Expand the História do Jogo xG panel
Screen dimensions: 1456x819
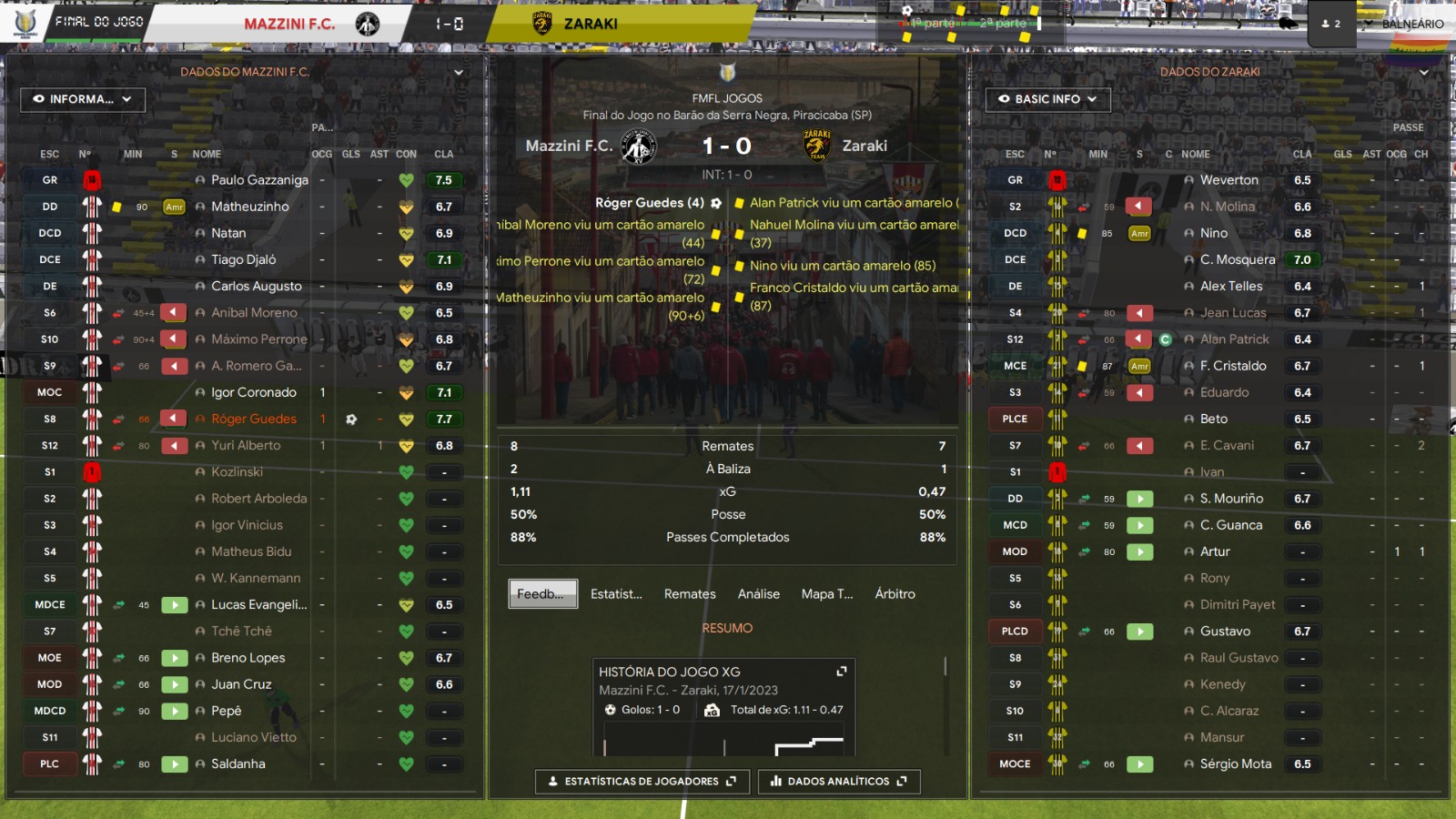[842, 672]
